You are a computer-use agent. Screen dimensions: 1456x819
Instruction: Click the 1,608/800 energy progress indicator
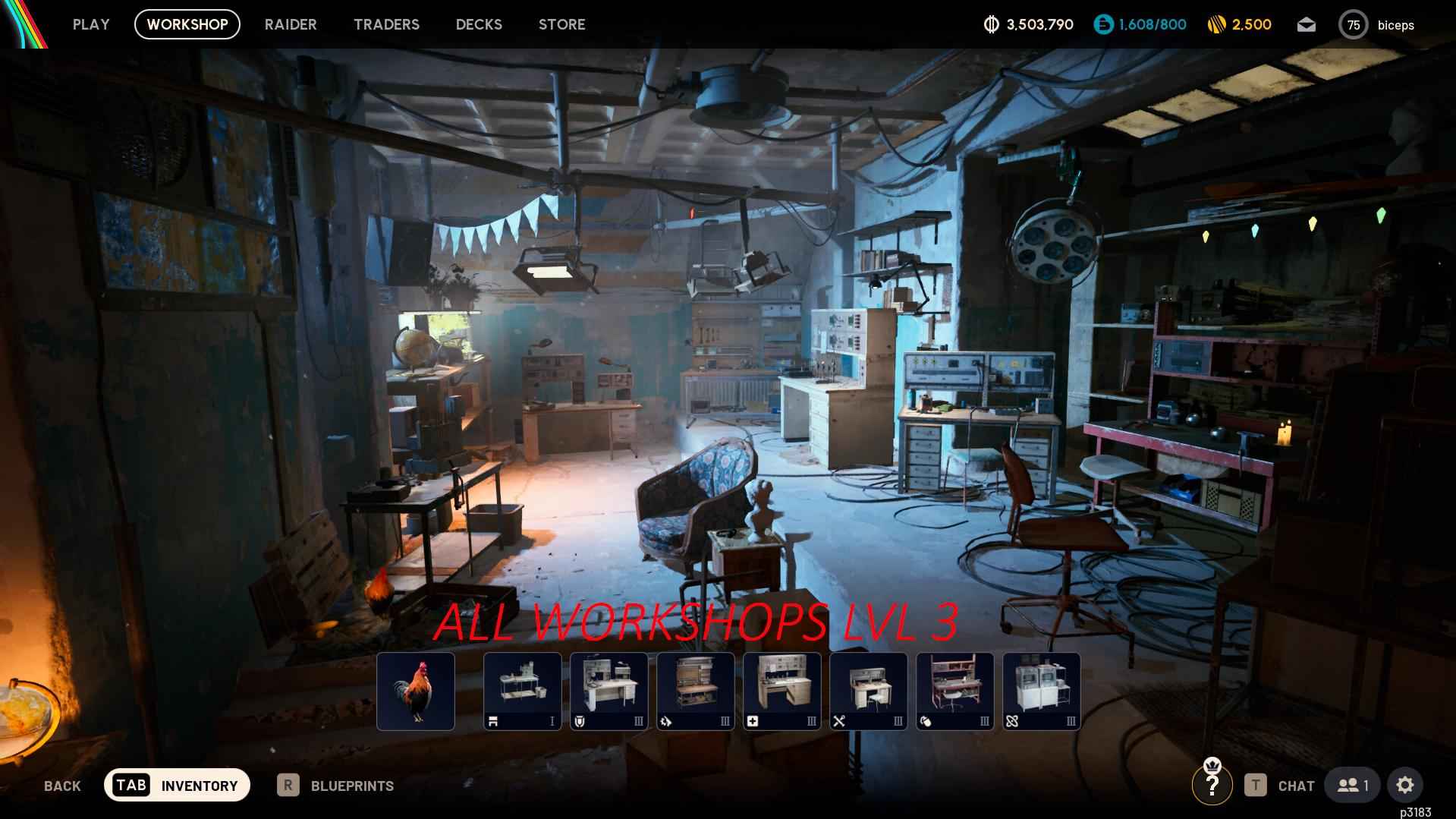[x=1139, y=24]
